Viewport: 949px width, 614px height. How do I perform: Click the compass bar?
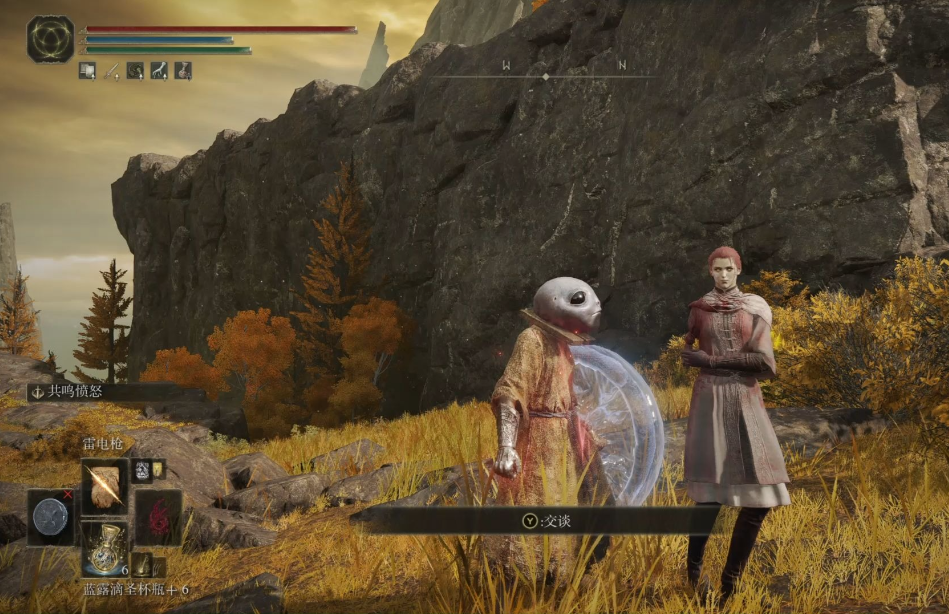pos(545,75)
